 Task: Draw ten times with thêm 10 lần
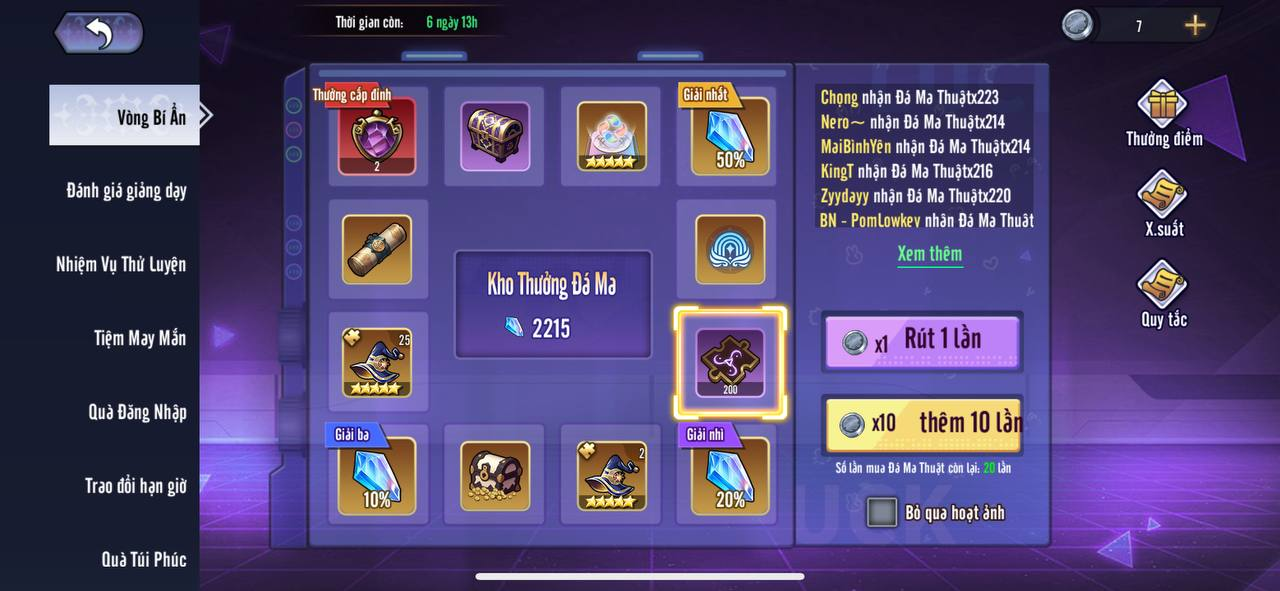[921, 423]
